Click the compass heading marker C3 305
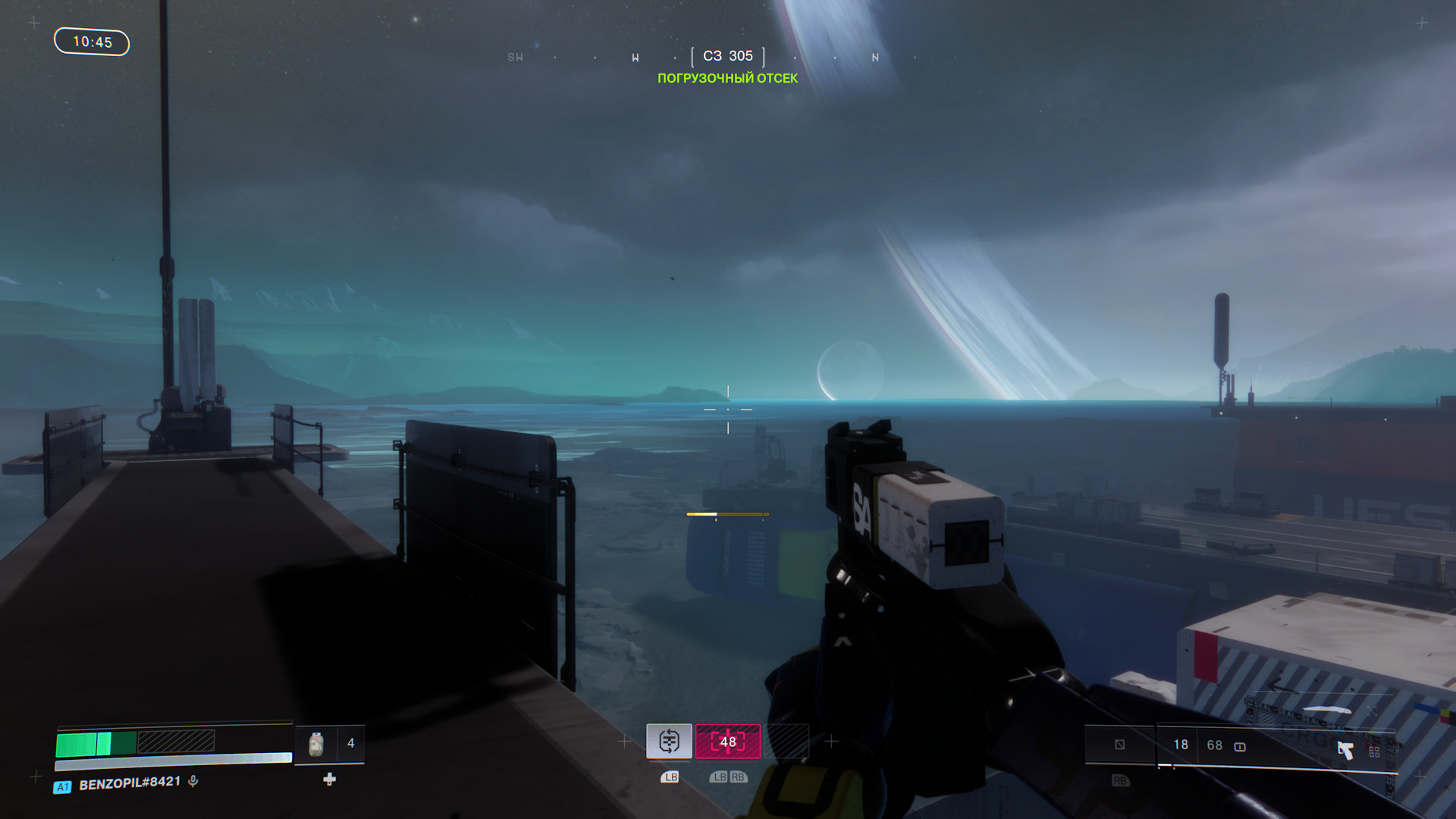This screenshot has width=1456, height=819. [x=728, y=56]
